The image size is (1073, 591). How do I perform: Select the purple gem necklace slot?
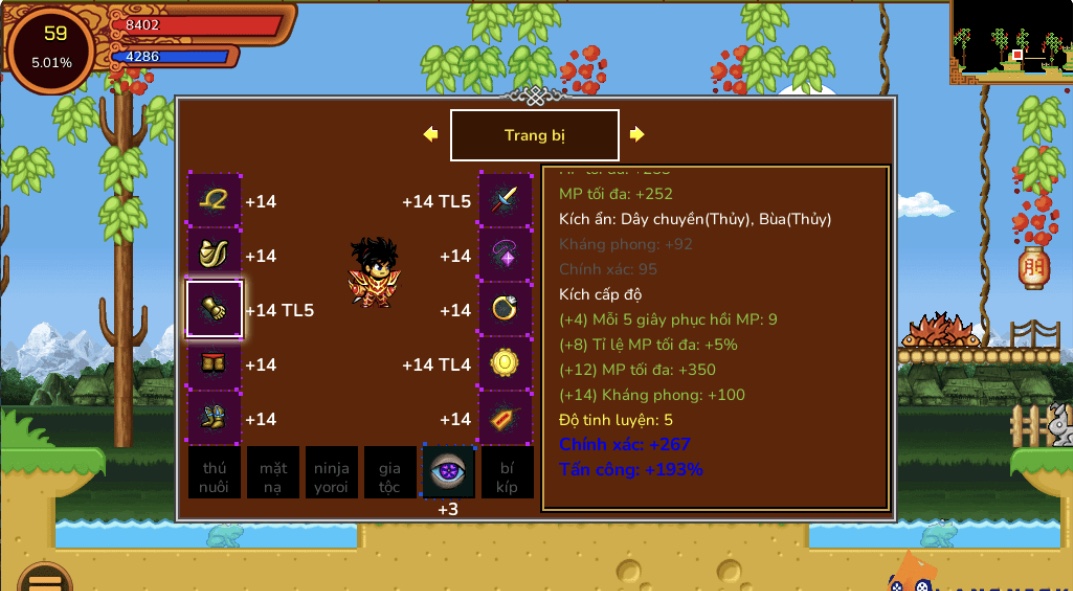tap(505, 256)
